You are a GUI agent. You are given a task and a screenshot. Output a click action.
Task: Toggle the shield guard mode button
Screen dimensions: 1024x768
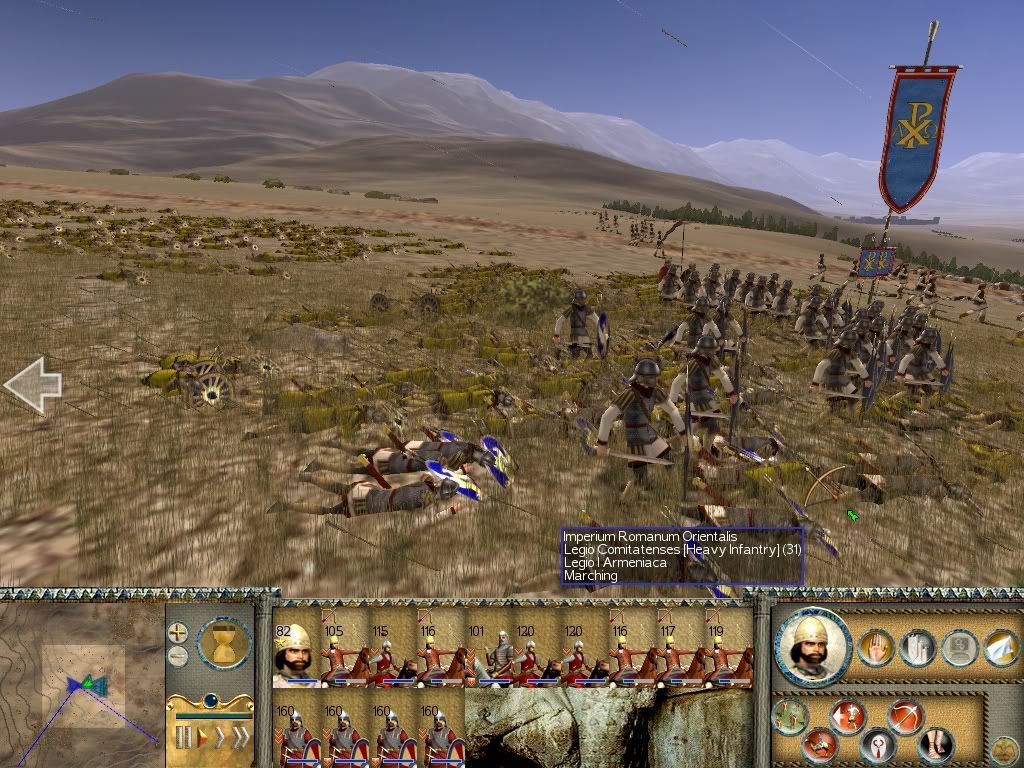pos(878,746)
